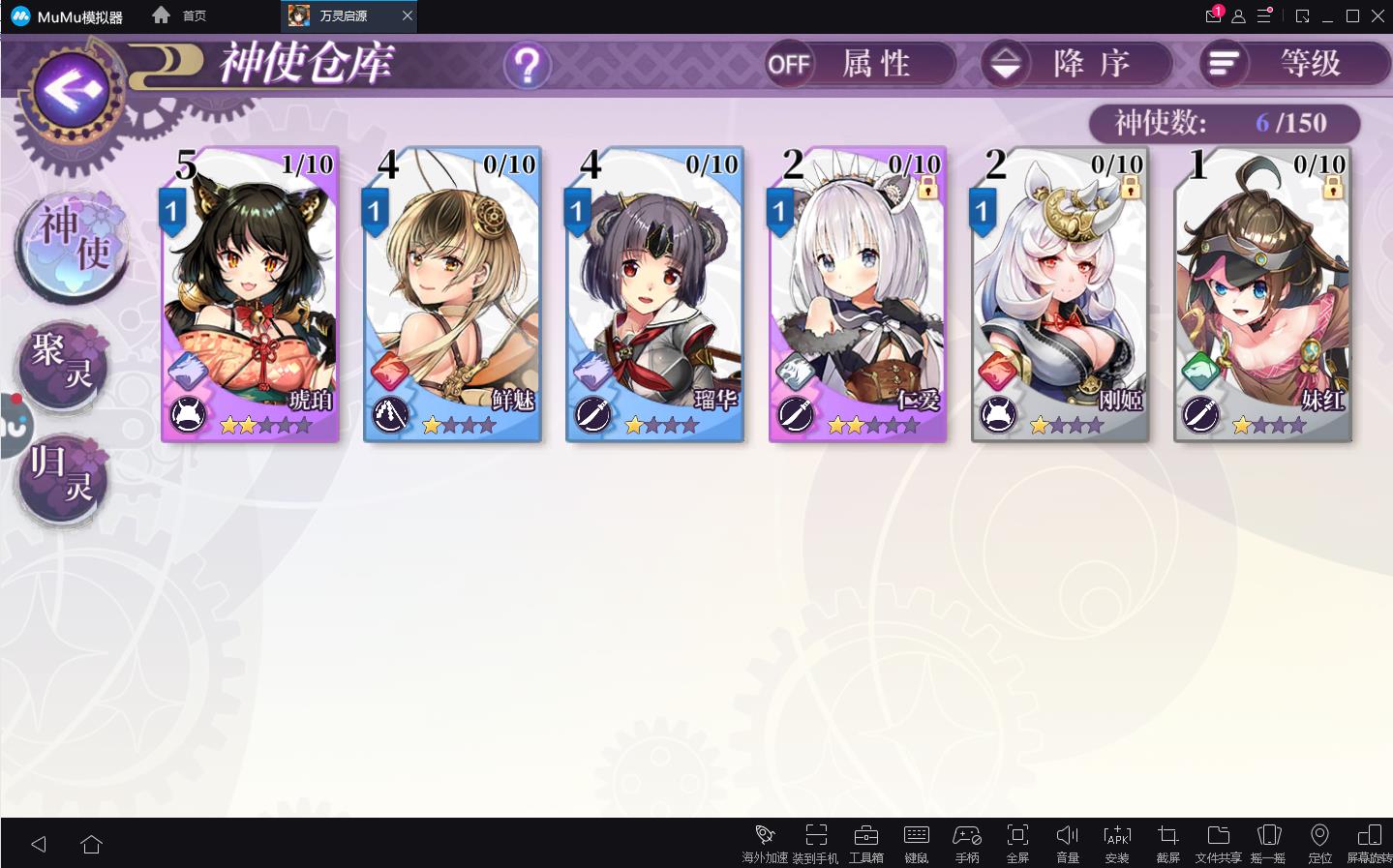Choose the 刚姬 character card
Image resolution: width=1393 pixels, height=868 pixels.
point(1060,295)
